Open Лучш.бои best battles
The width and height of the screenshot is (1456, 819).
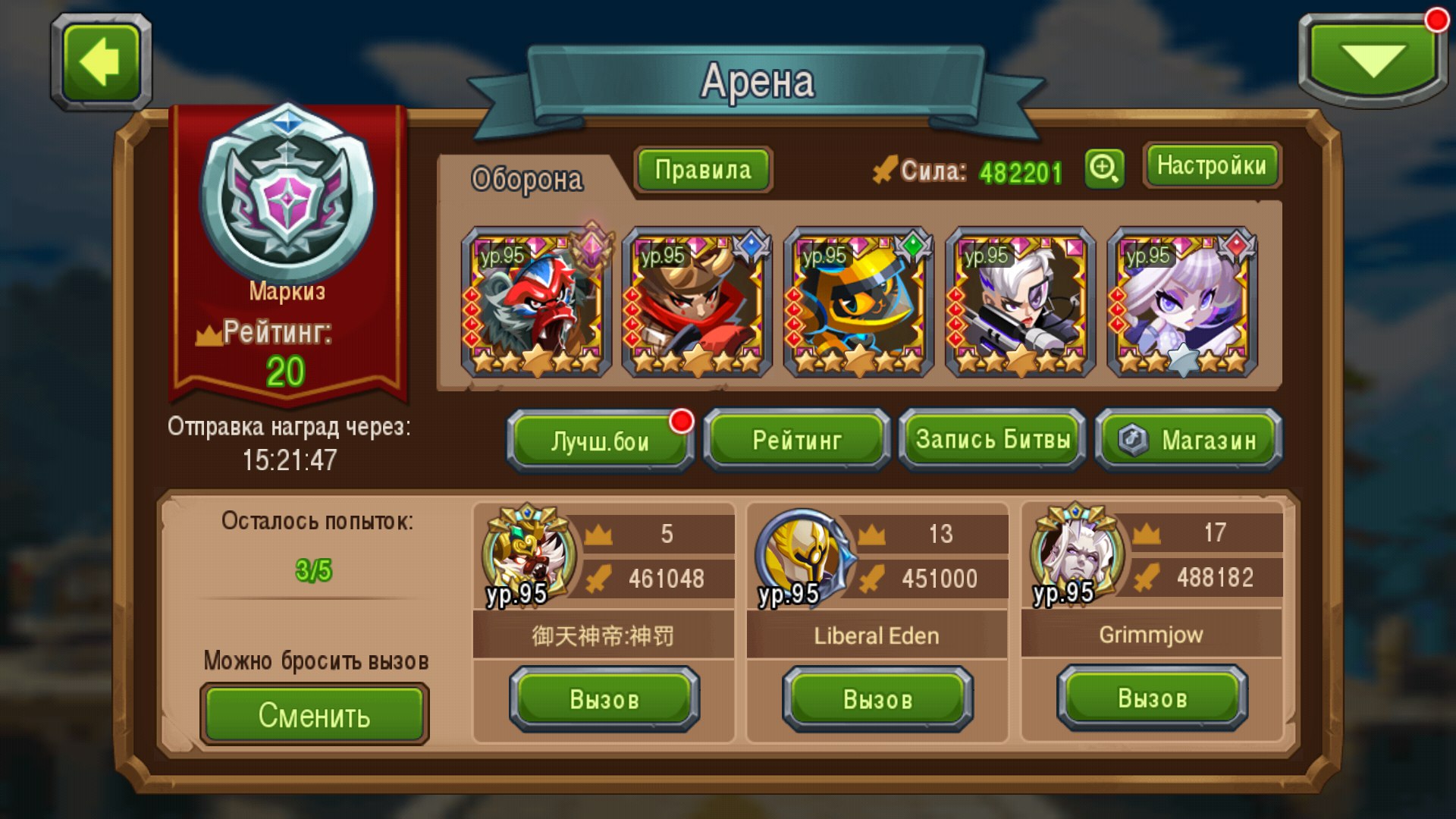pos(600,441)
